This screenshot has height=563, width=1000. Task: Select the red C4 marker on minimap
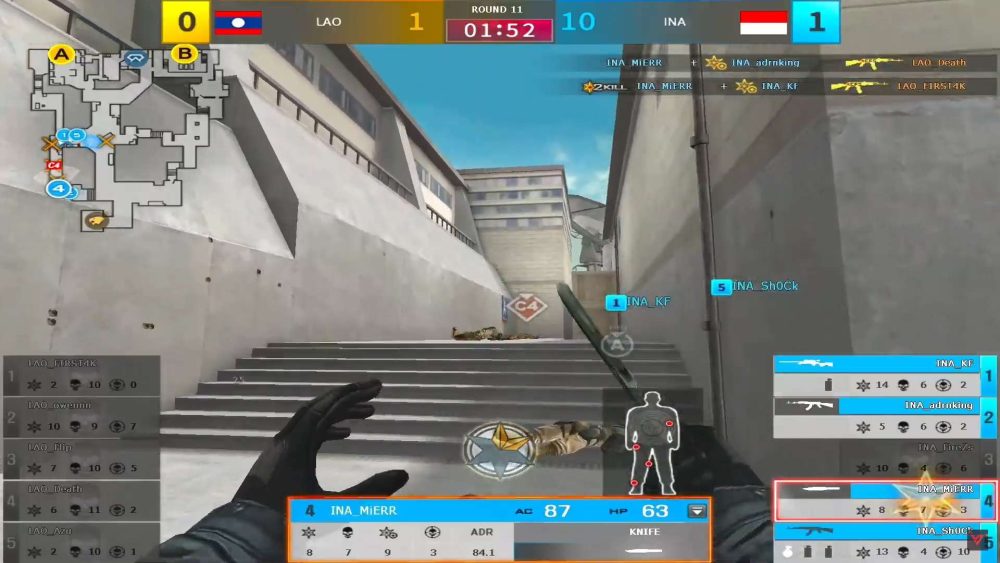tap(54, 164)
